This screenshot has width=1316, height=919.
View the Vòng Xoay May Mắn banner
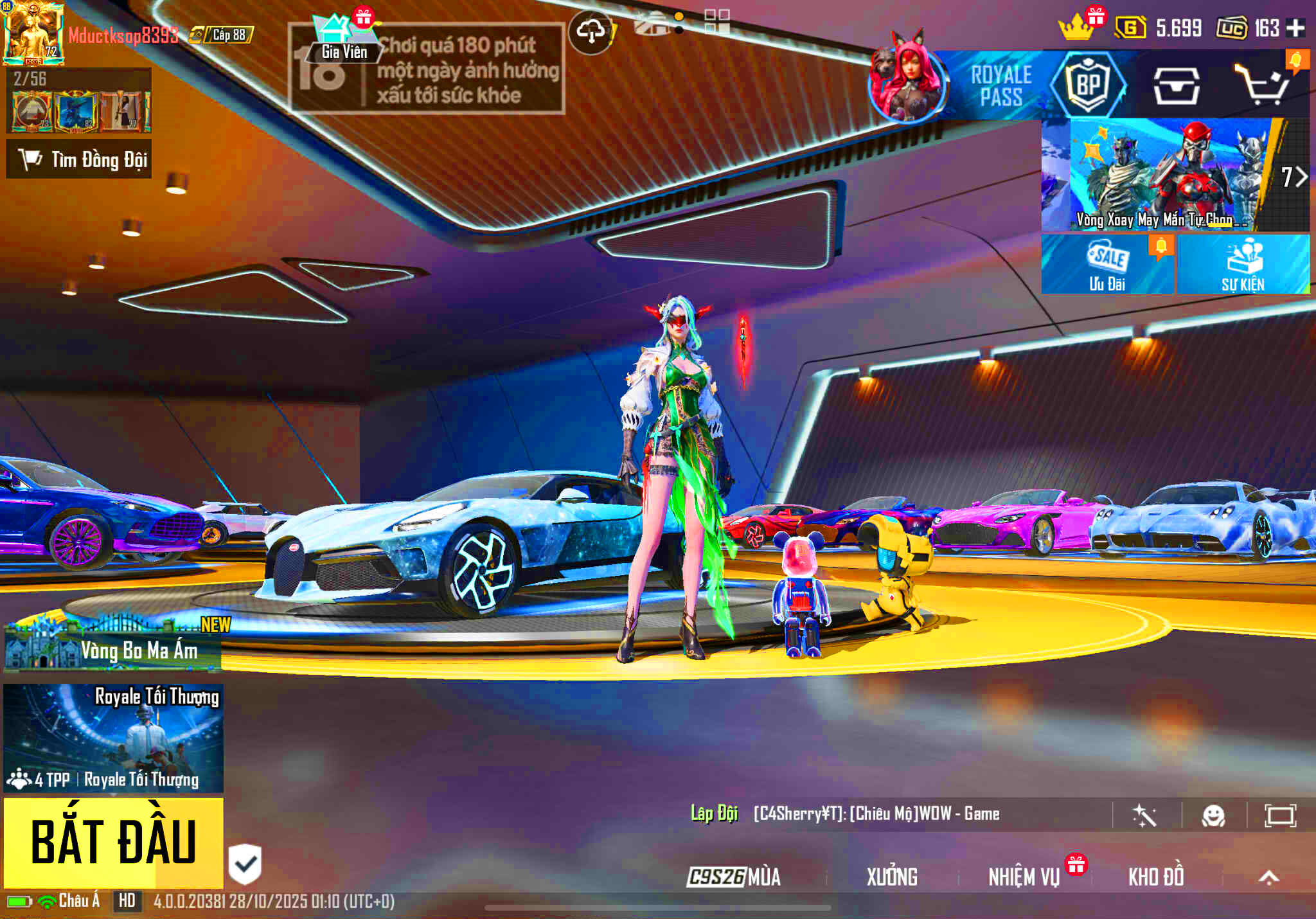point(1163,175)
